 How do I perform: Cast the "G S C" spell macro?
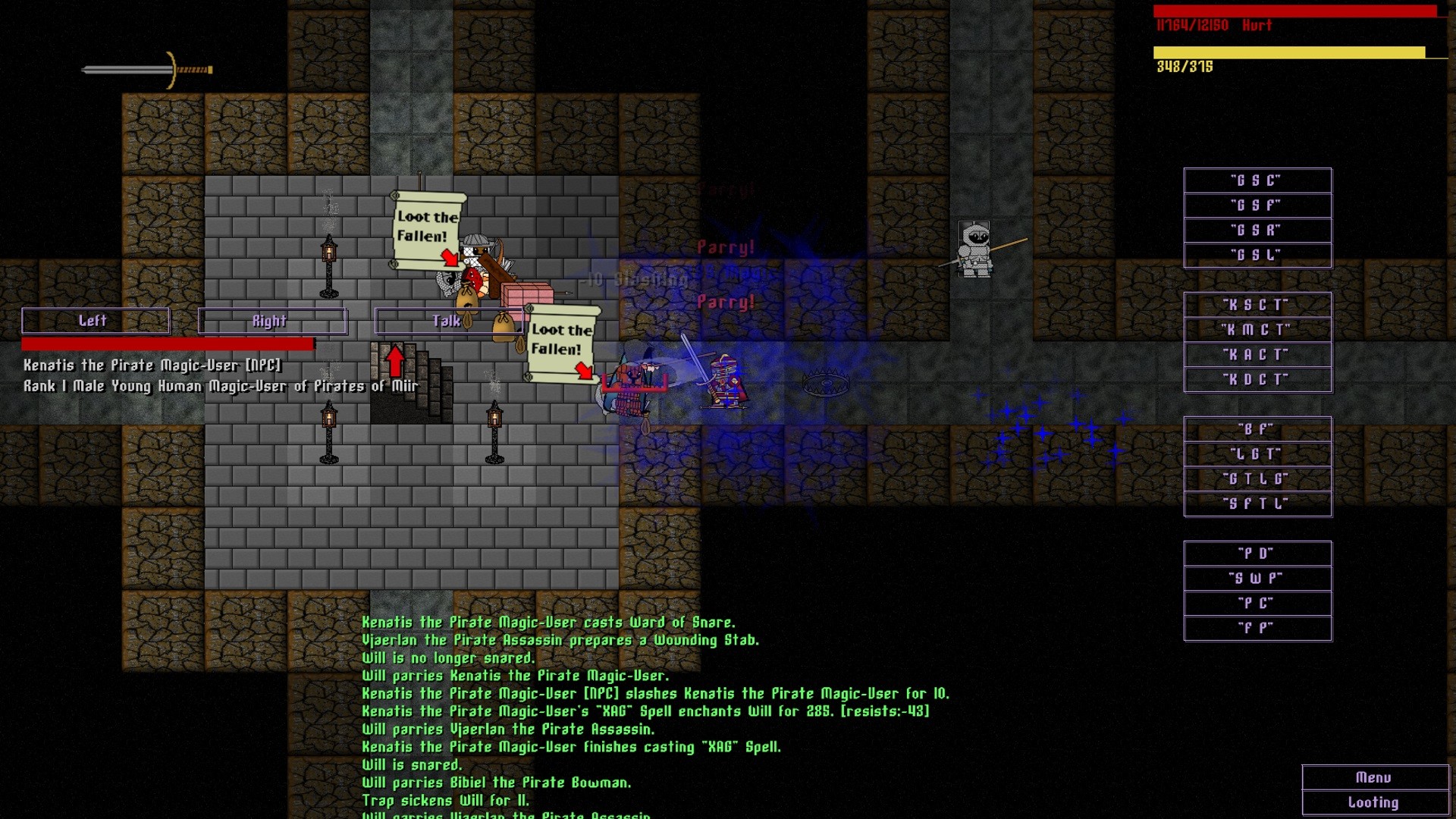(1257, 180)
